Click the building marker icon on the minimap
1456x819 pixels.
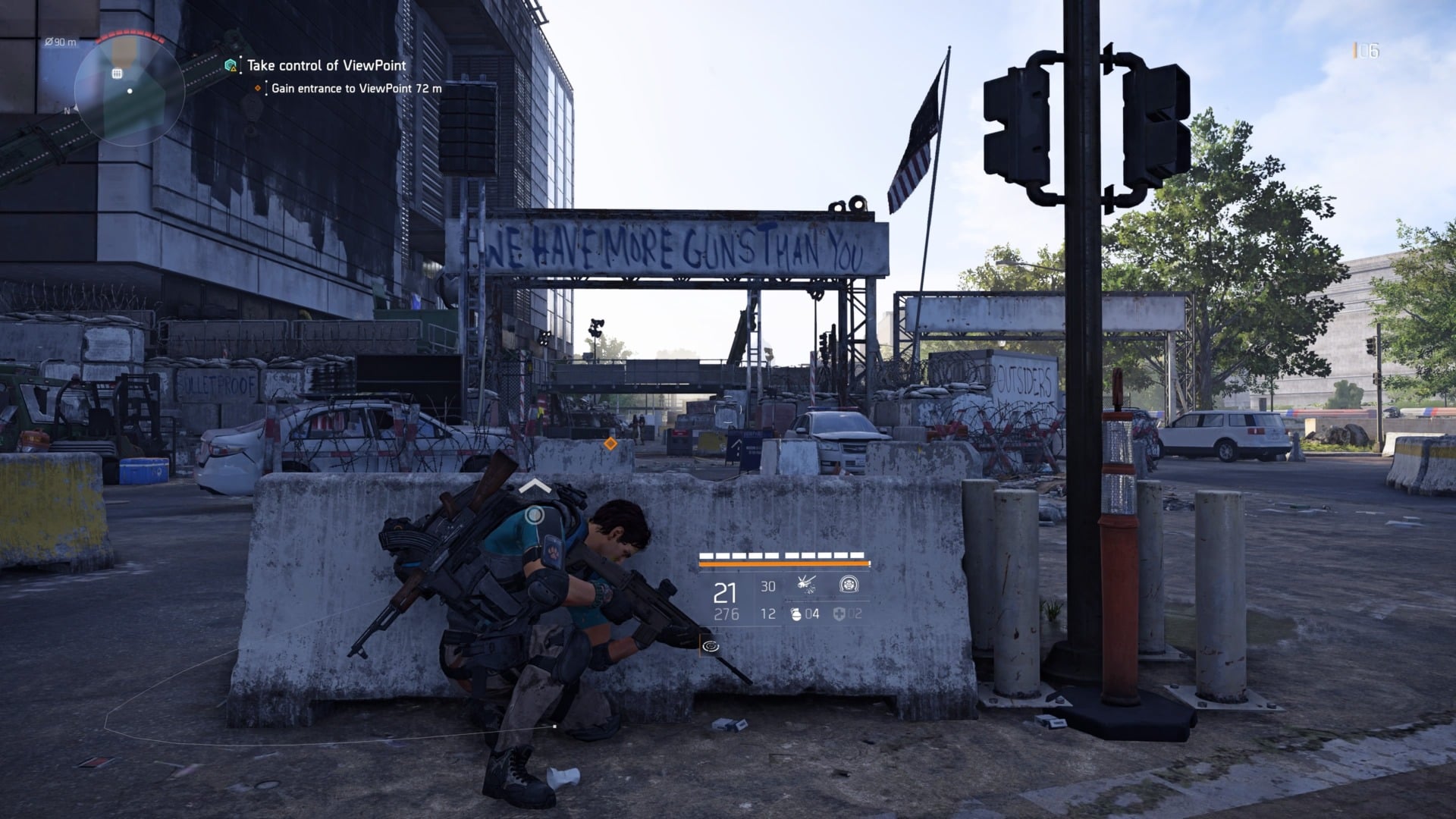[117, 74]
